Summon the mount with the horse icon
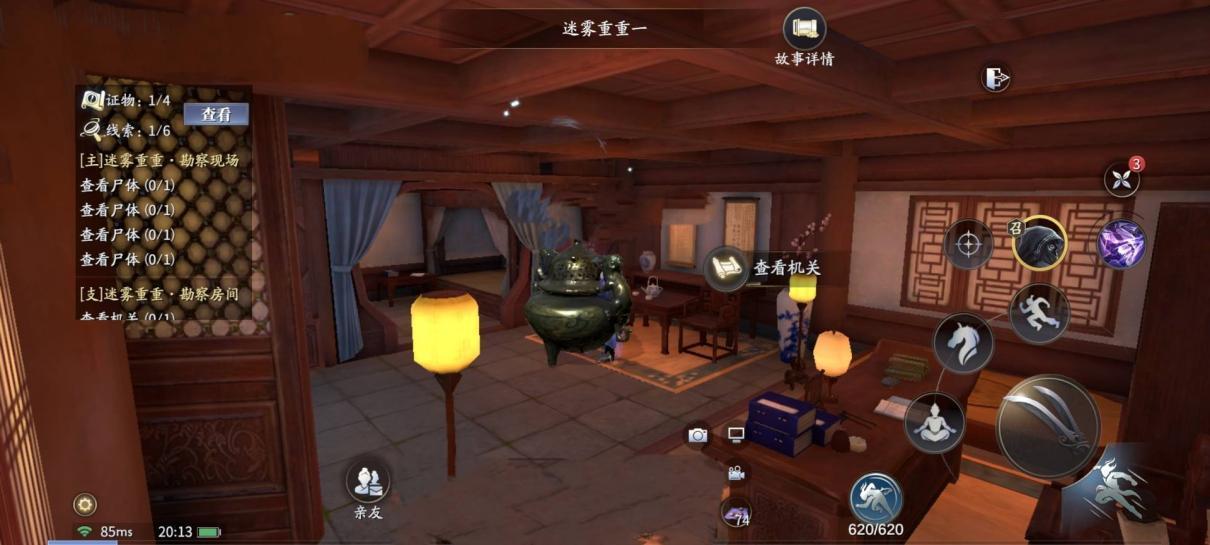 tap(962, 343)
